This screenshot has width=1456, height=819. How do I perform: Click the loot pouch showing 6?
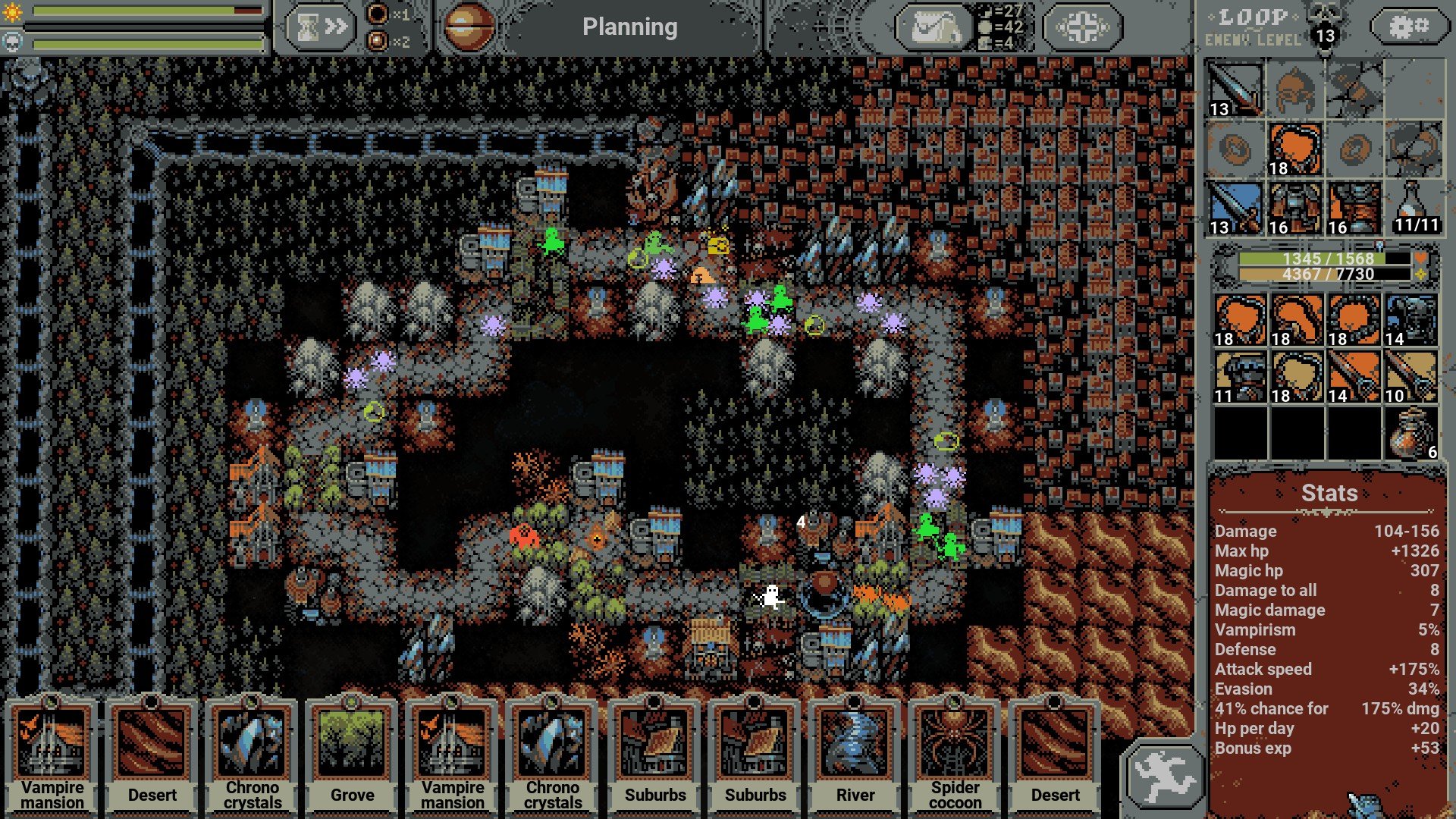pyautogui.click(x=1411, y=434)
